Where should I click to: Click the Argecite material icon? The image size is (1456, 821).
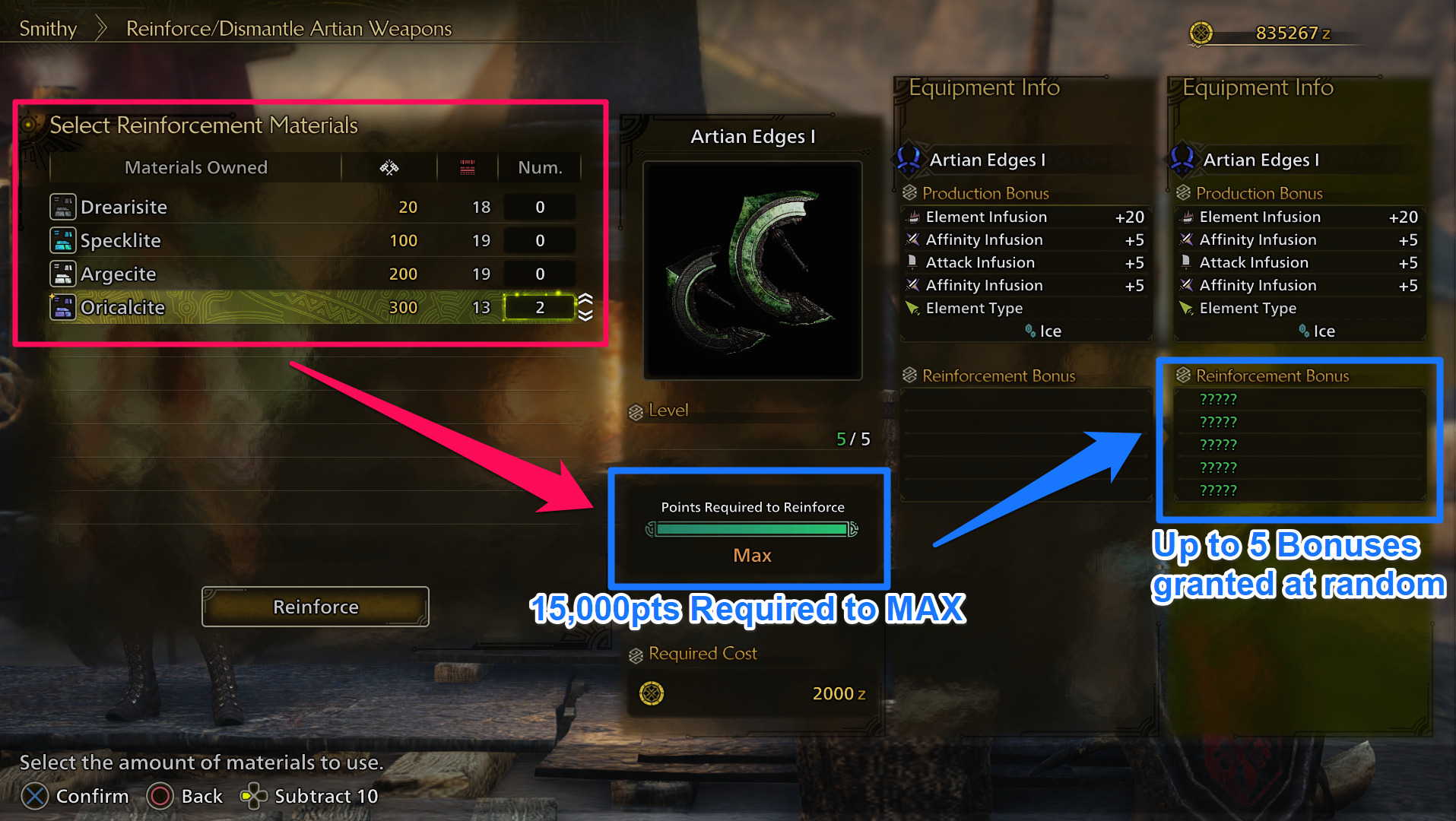point(63,274)
